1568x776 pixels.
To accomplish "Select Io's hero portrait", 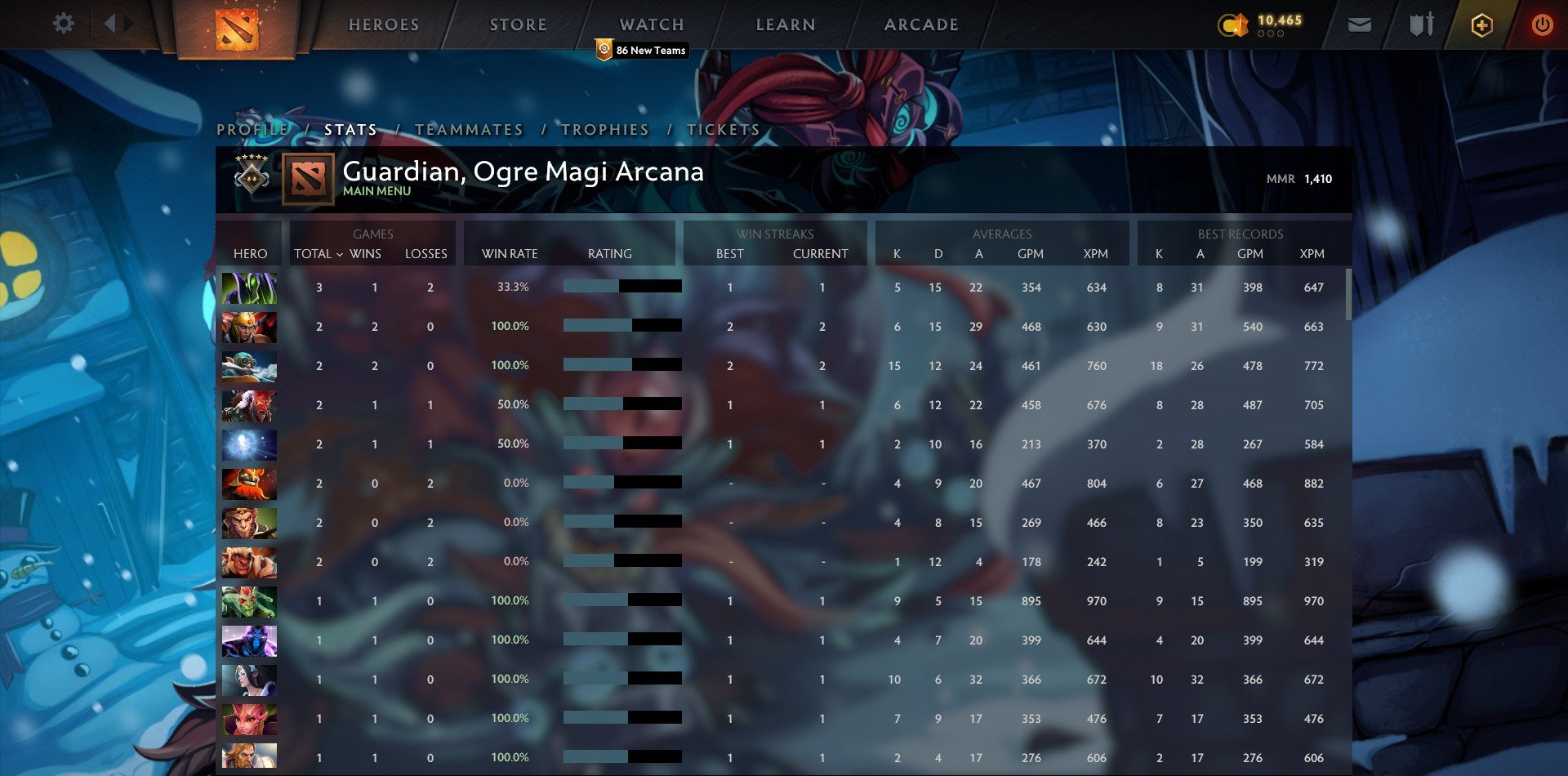I will 249,444.
